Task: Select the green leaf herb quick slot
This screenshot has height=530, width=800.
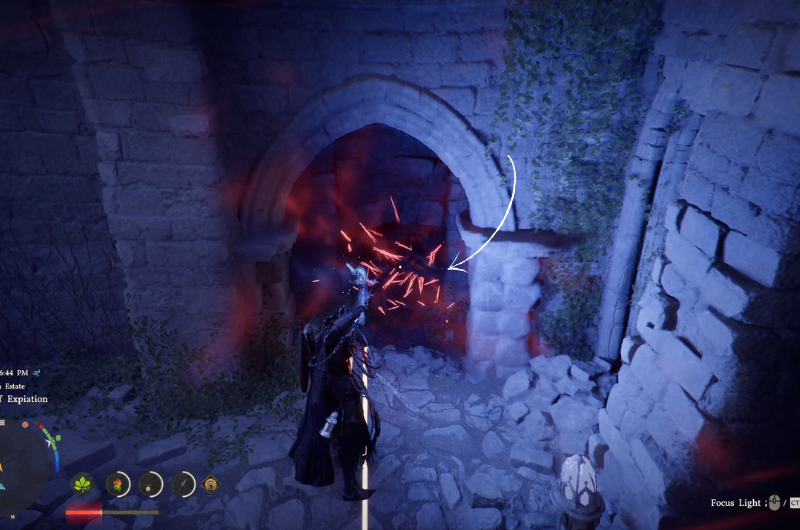Action: [82, 484]
